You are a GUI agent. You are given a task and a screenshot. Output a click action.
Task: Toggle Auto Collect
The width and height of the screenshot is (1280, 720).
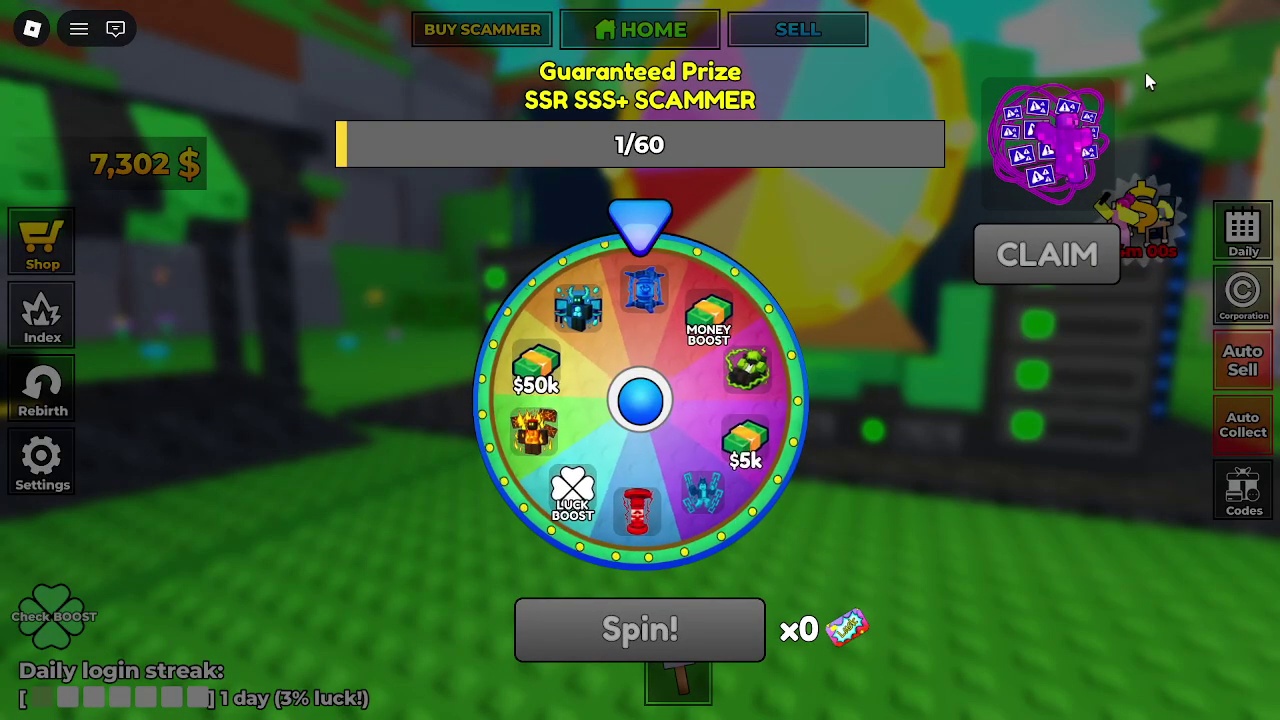click(x=1243, y=425)
